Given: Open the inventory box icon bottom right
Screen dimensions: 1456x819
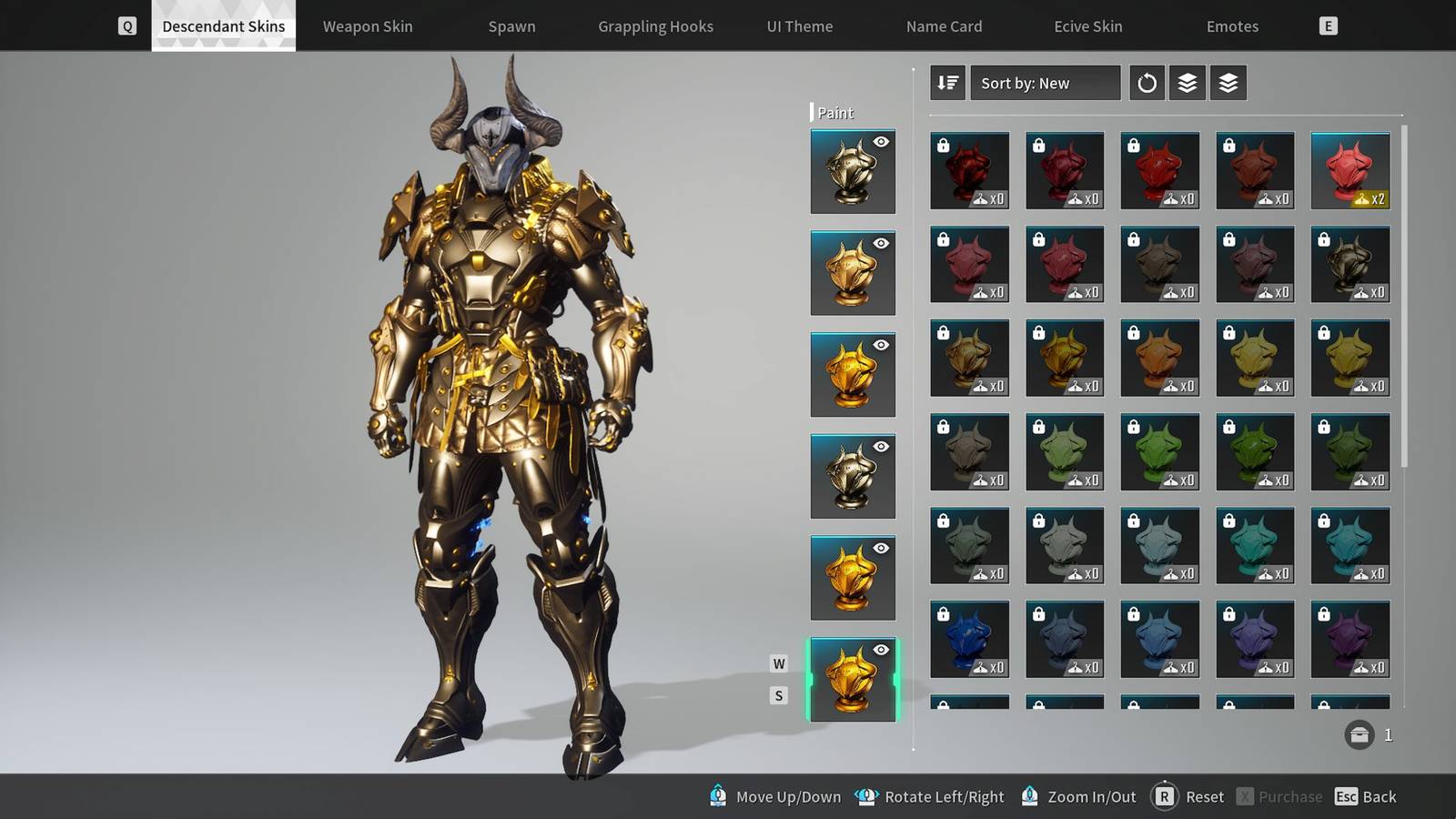Looking at the screenshot, I should pos(1360,733).
